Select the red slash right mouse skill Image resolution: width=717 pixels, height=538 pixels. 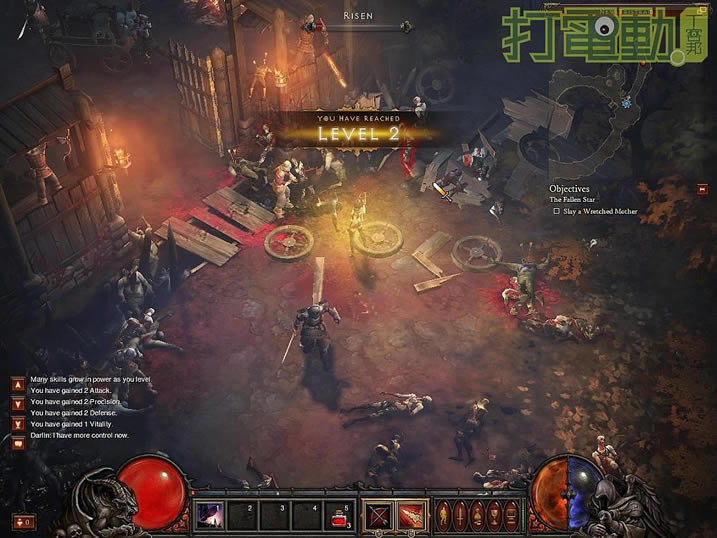(410, 514)
